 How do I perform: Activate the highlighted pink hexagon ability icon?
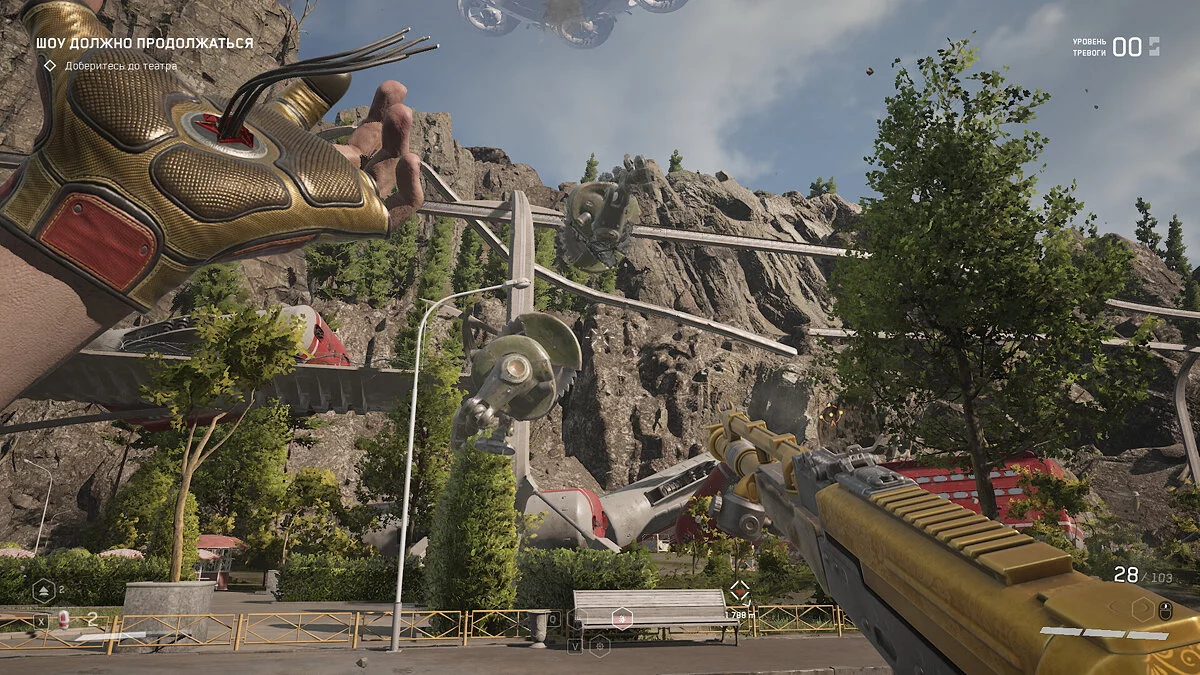tap(622, 618)
